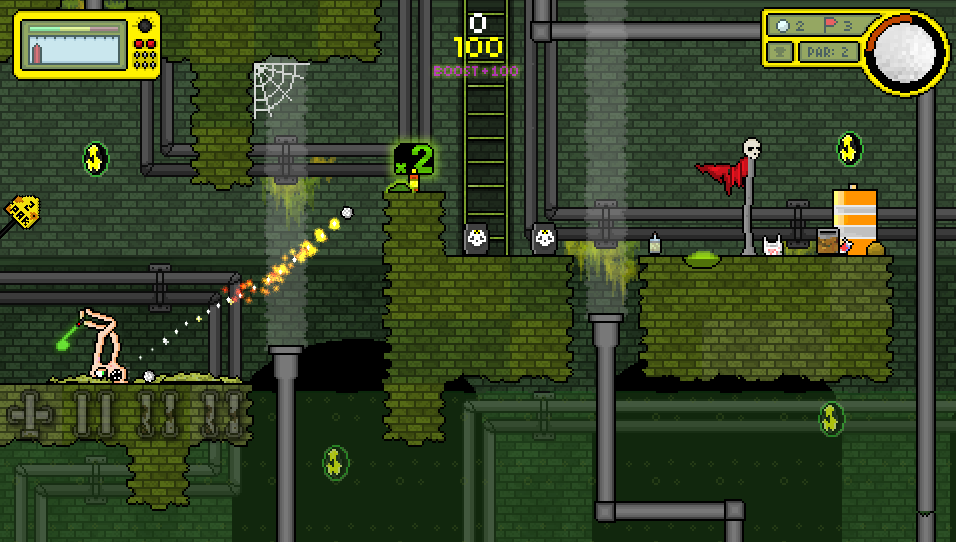Select the translucent plus-shaped icon
The width and height of the screenshot is (956, 542).
coord(29,412)
